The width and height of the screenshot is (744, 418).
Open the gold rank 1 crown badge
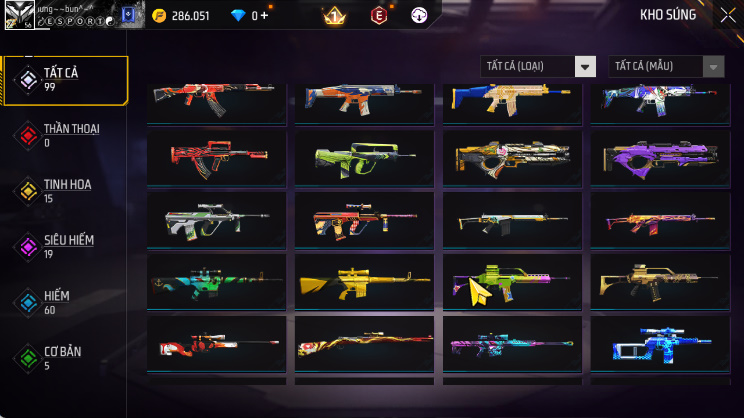[x=334, y=16]
